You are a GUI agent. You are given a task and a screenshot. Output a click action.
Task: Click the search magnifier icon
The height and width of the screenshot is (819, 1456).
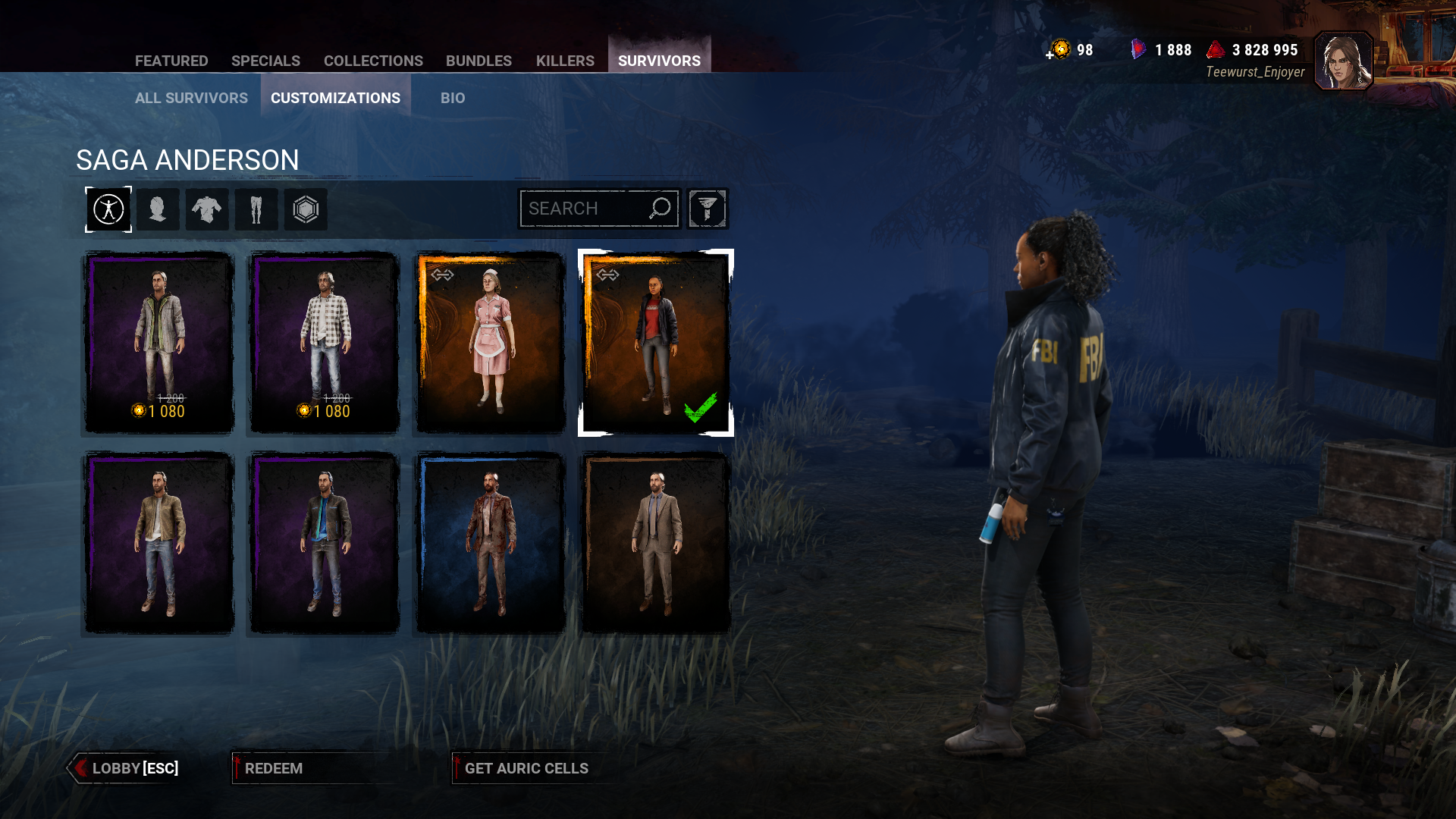click(x=659, y=208)
